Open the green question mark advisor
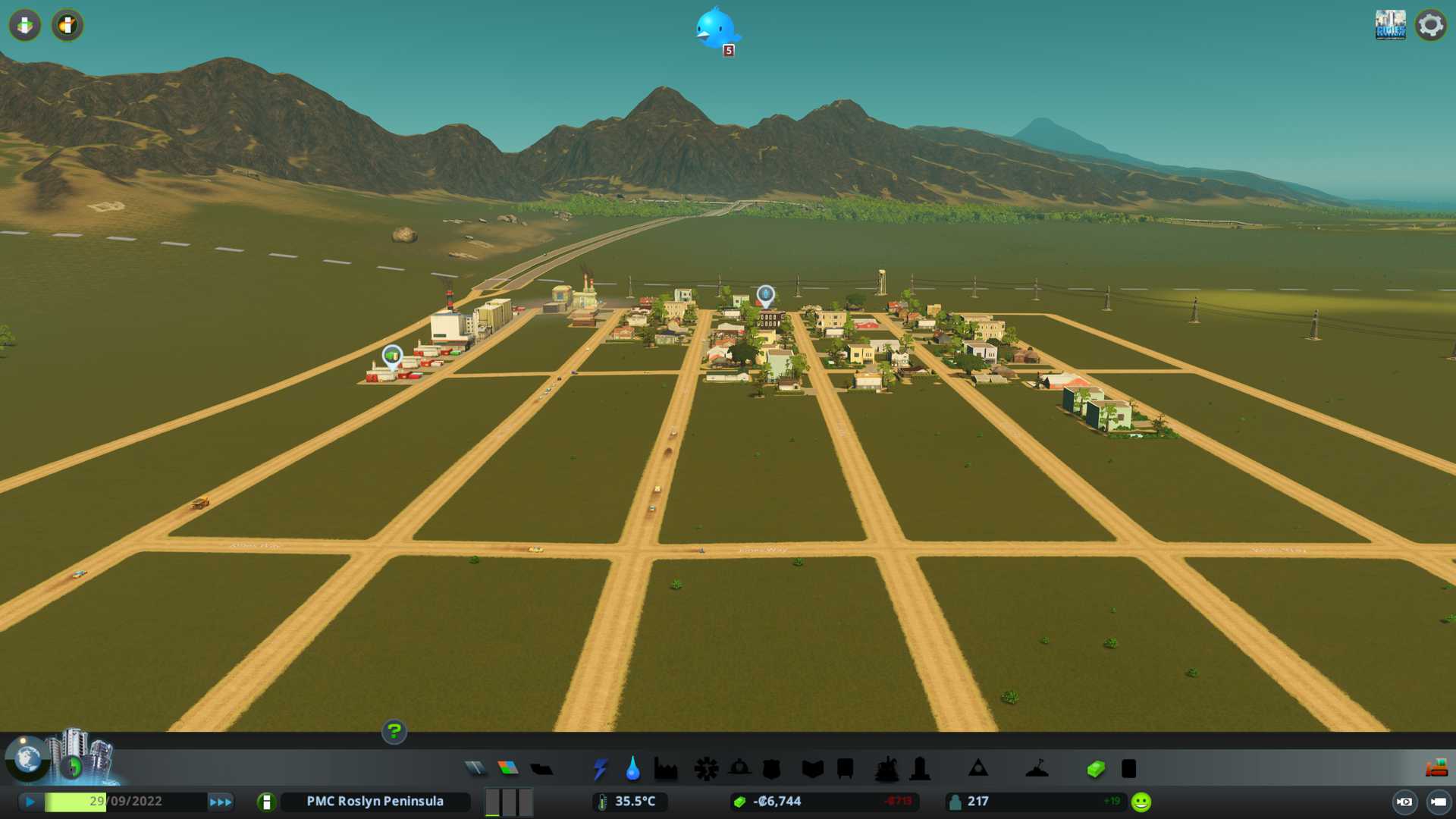This screenshot has width=1456, height=819. point(394,732)
